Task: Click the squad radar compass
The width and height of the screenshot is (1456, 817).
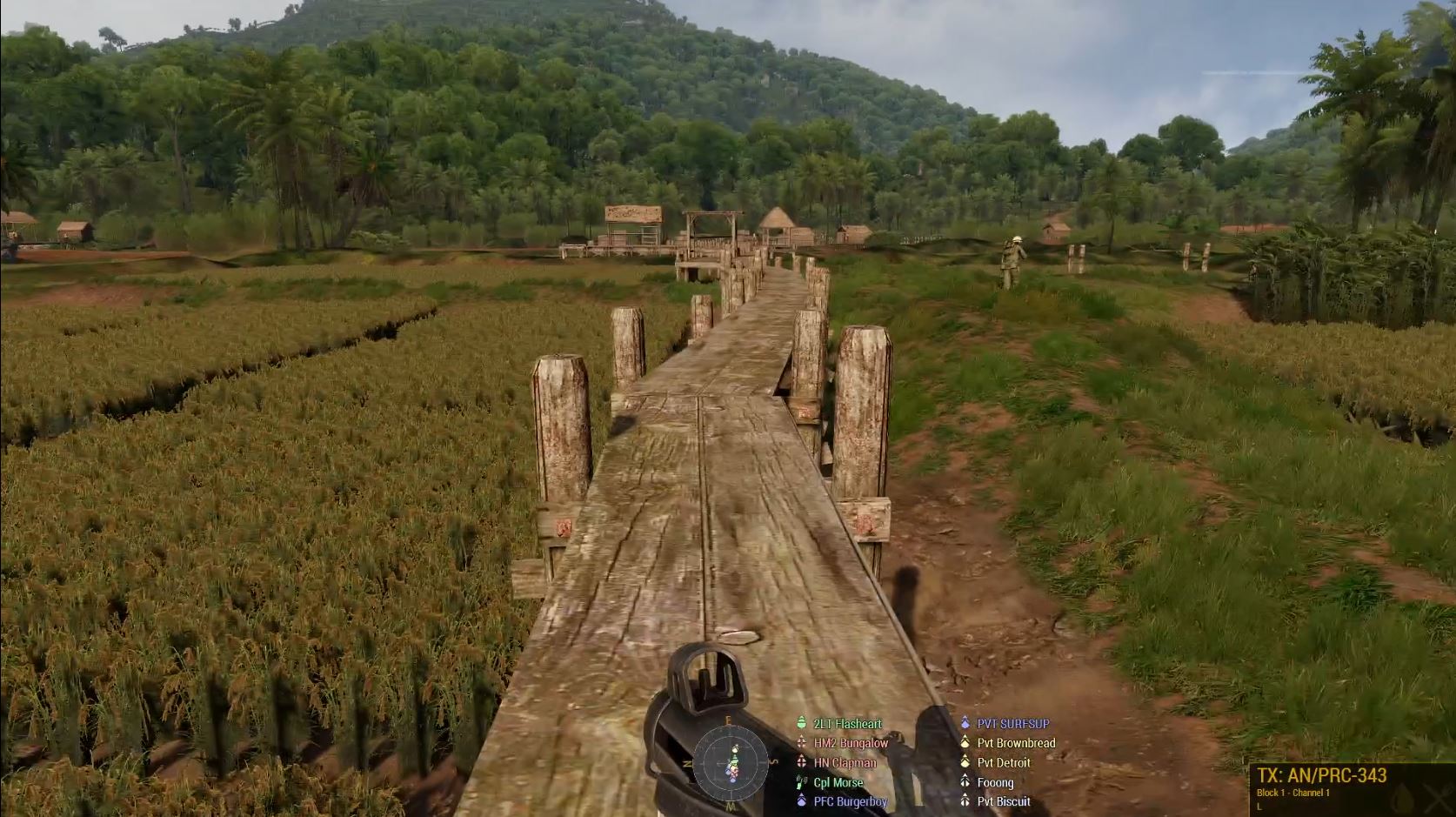Action: (x=731, y=762)
